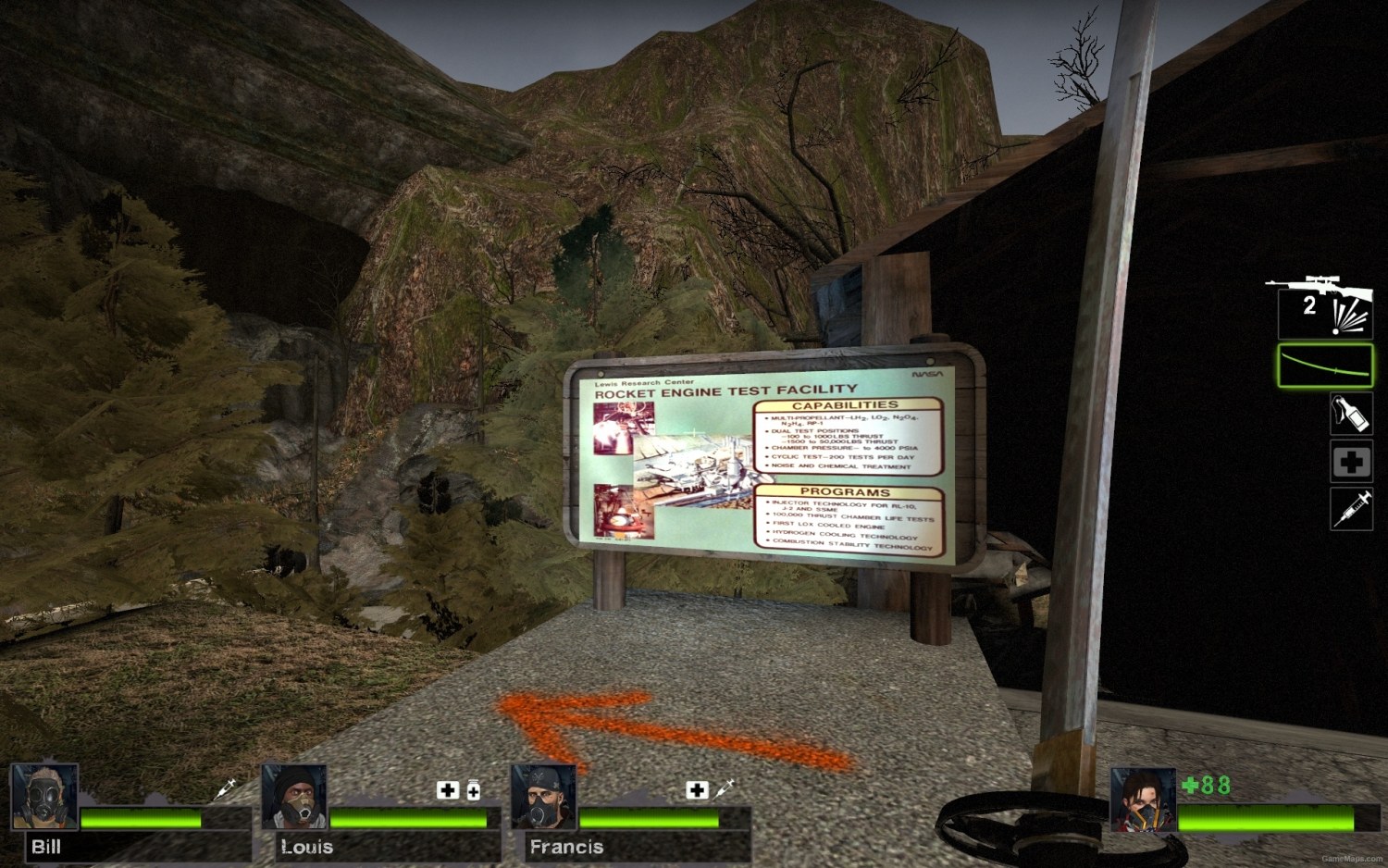1388x868 pixels.
Task: Select the adrenaline syringe slot
Action: coord(1352,510)
